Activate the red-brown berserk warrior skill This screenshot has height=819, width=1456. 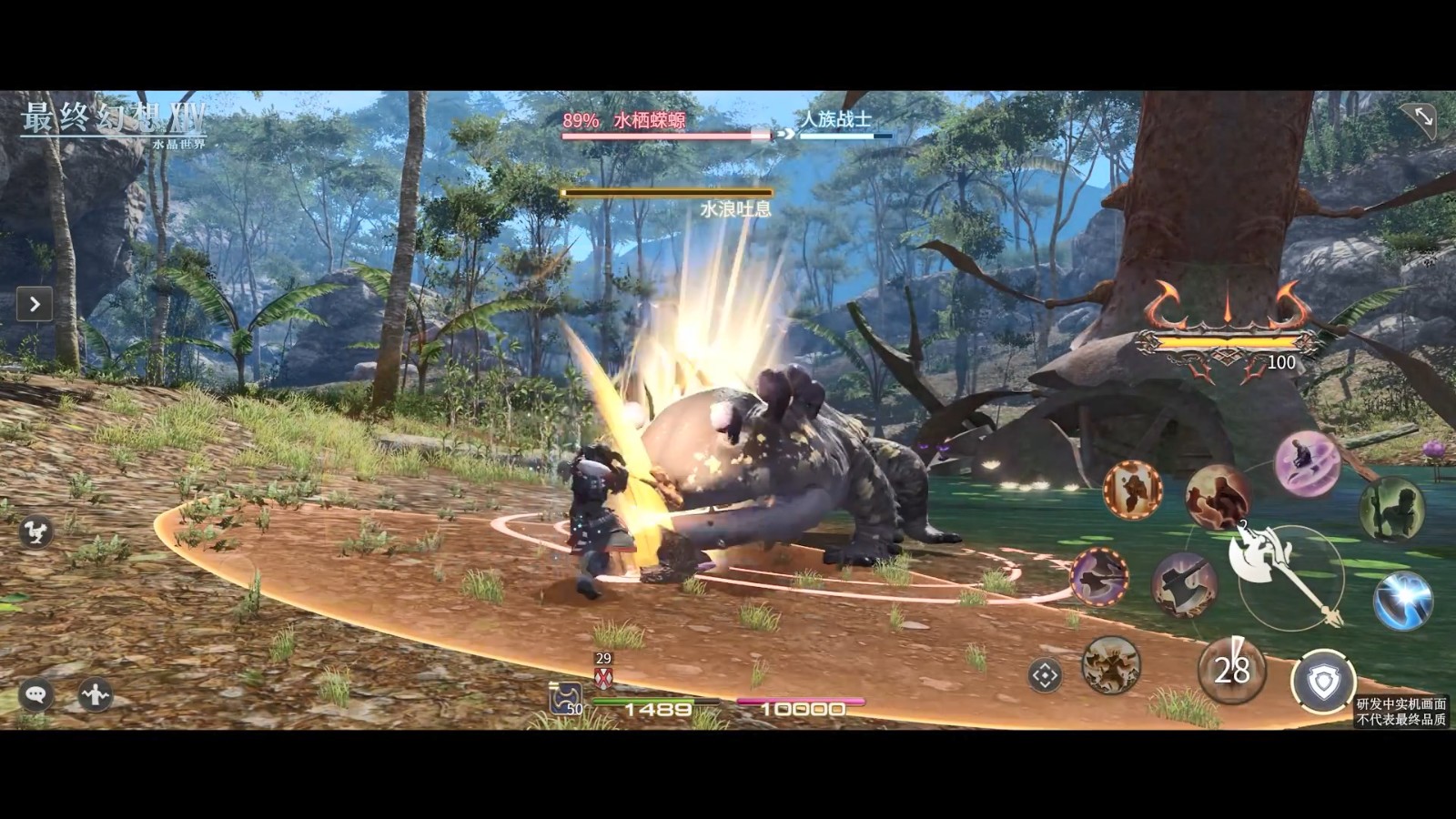coord(1217,497)
